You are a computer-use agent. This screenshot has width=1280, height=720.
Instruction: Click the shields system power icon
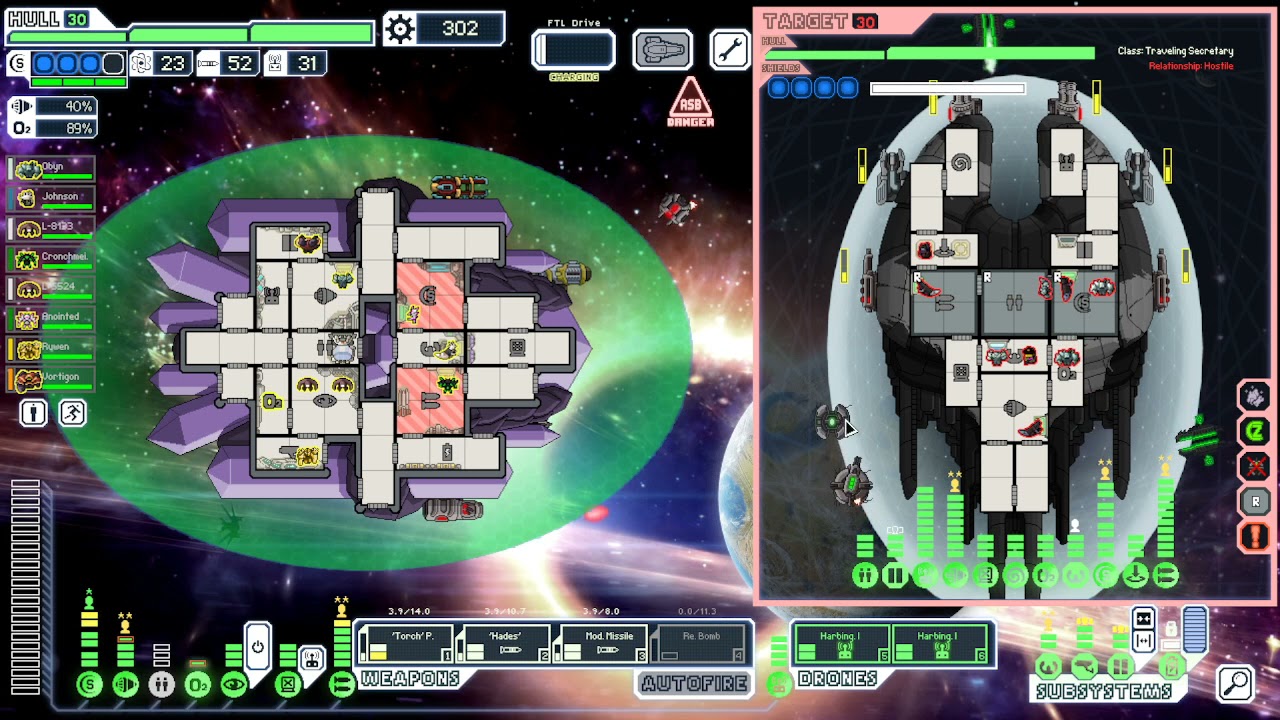click(x=89, y=685)
